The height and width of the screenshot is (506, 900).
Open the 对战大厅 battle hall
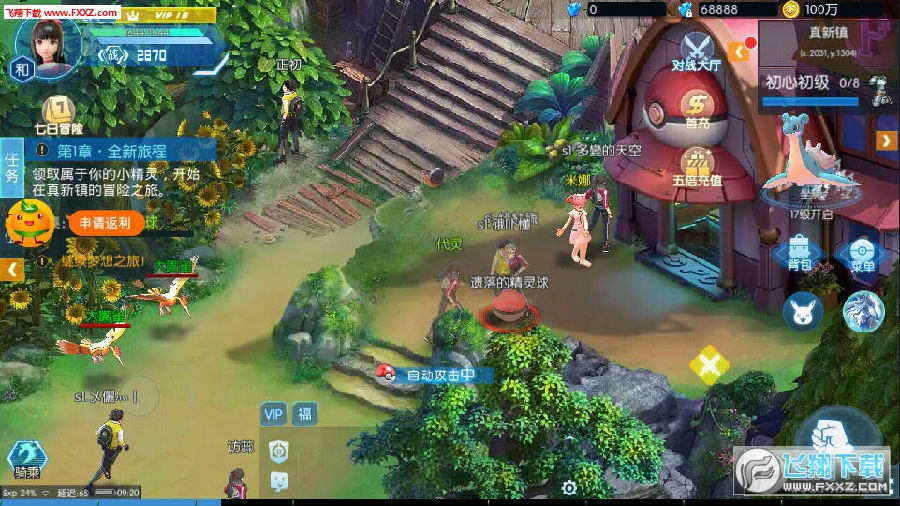pos(696,50)
